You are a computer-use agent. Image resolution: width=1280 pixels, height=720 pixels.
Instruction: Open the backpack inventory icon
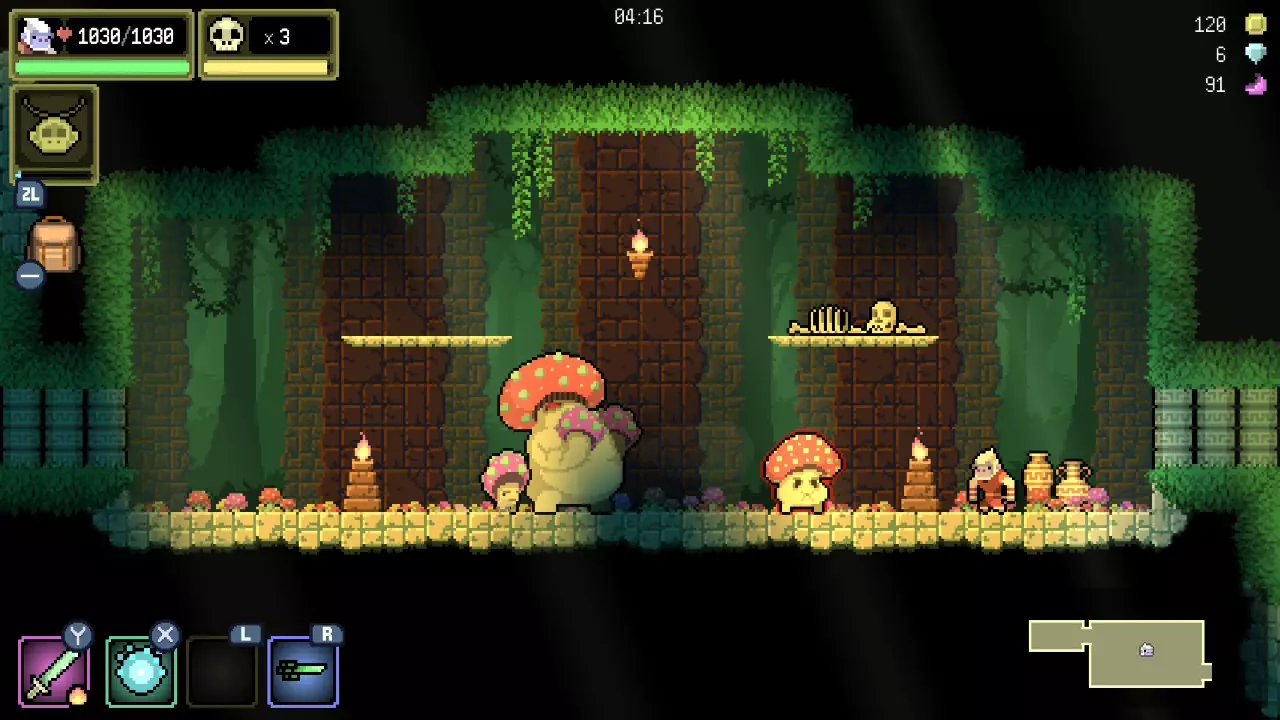pyautogui.click(x=54, y=246)
